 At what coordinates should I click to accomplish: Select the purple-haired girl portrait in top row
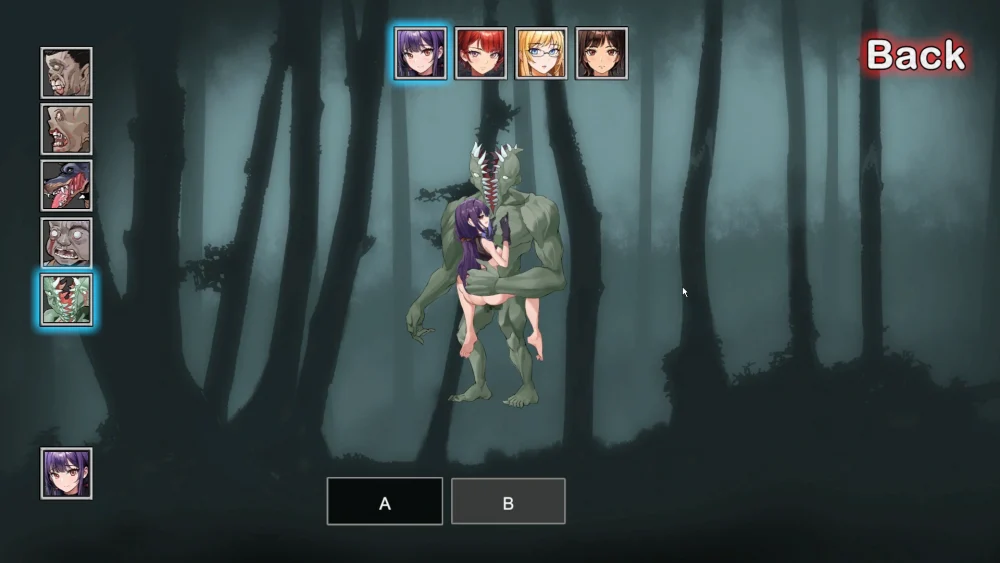coord(420,53)
